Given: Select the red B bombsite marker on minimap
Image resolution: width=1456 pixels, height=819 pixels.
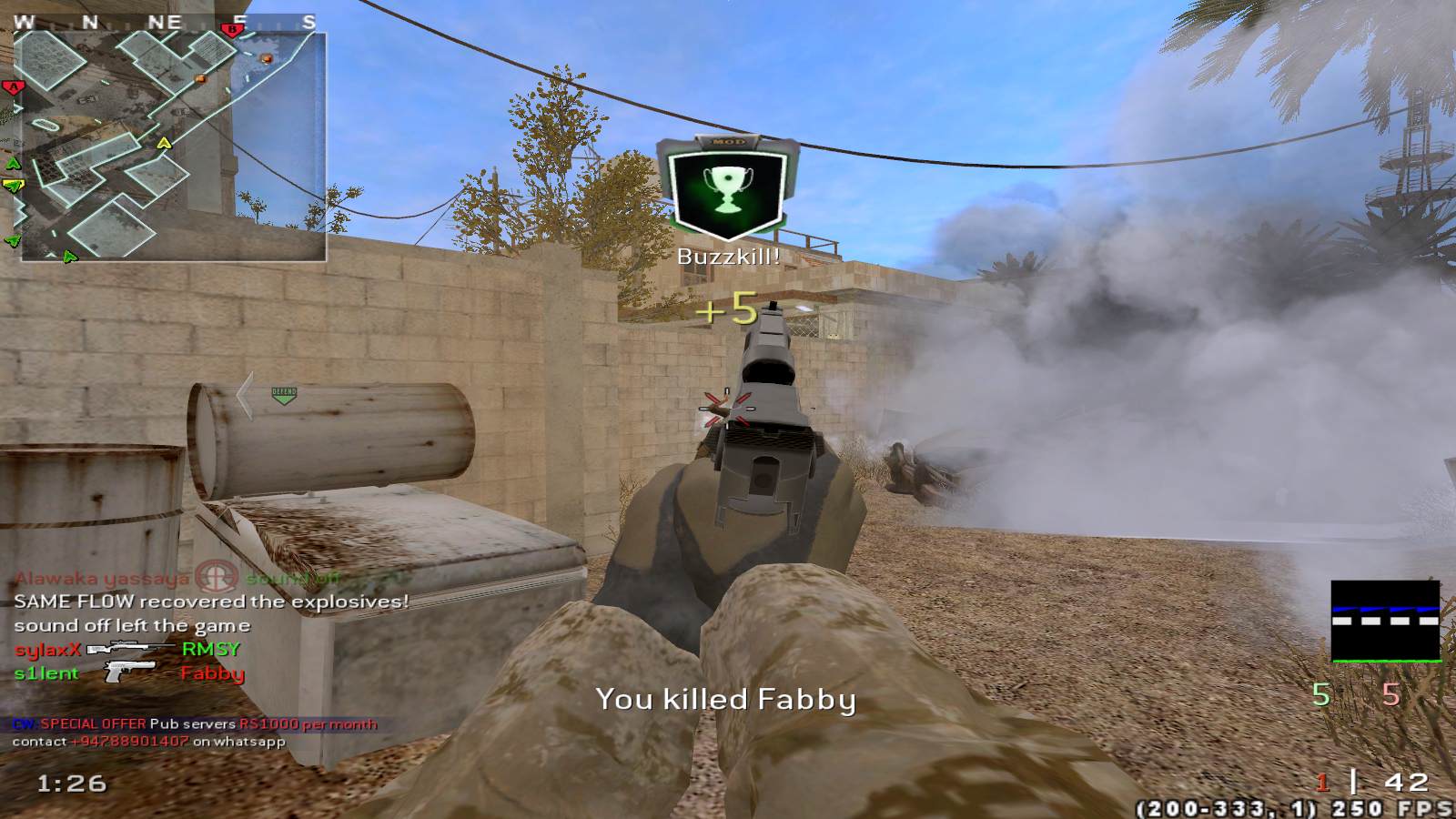Looking at the screenshot, I should (233, 30).
